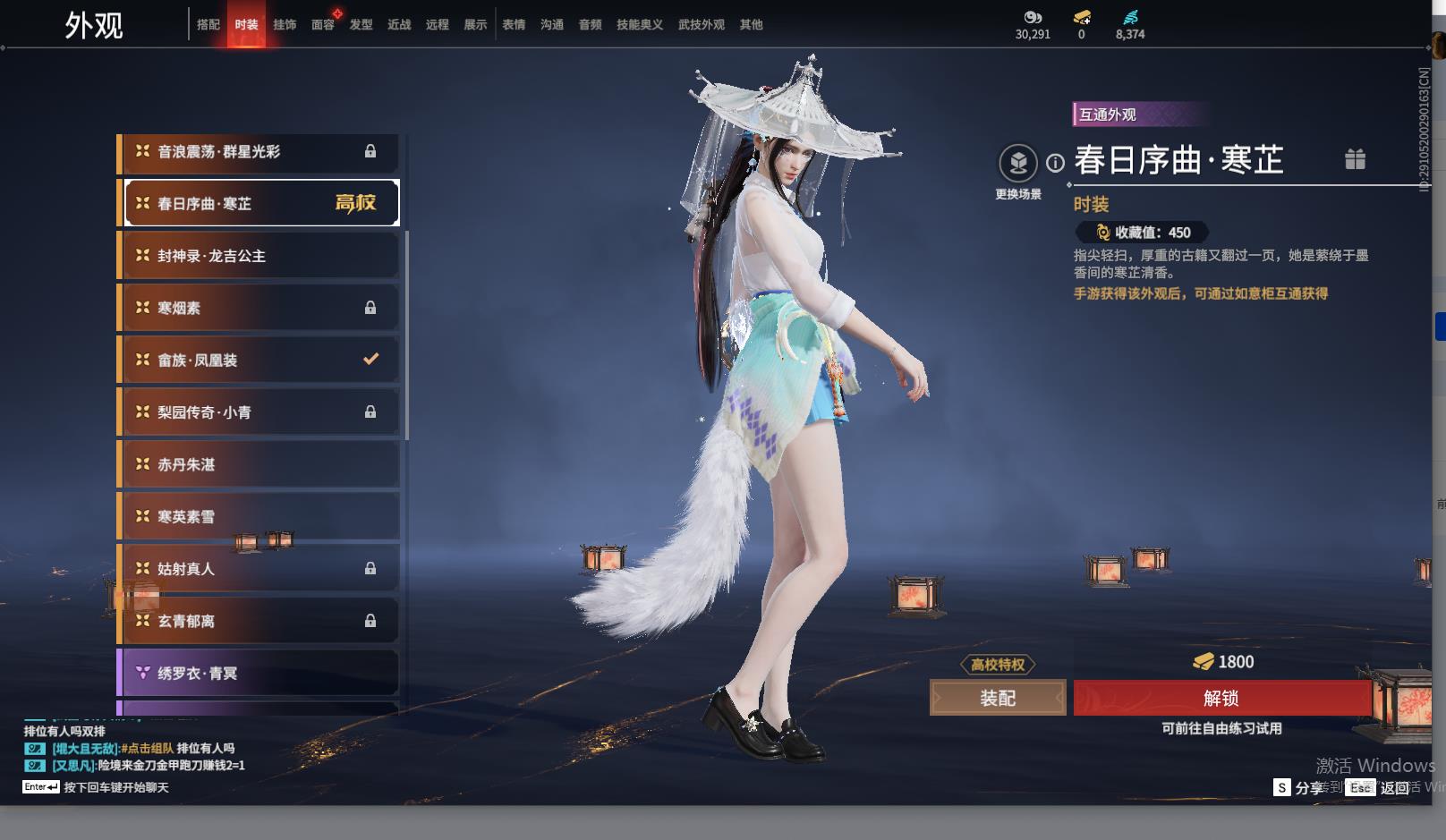Unlock the outfit with 解锁
Screen dimensions: 1446x840
(1221, 698)
